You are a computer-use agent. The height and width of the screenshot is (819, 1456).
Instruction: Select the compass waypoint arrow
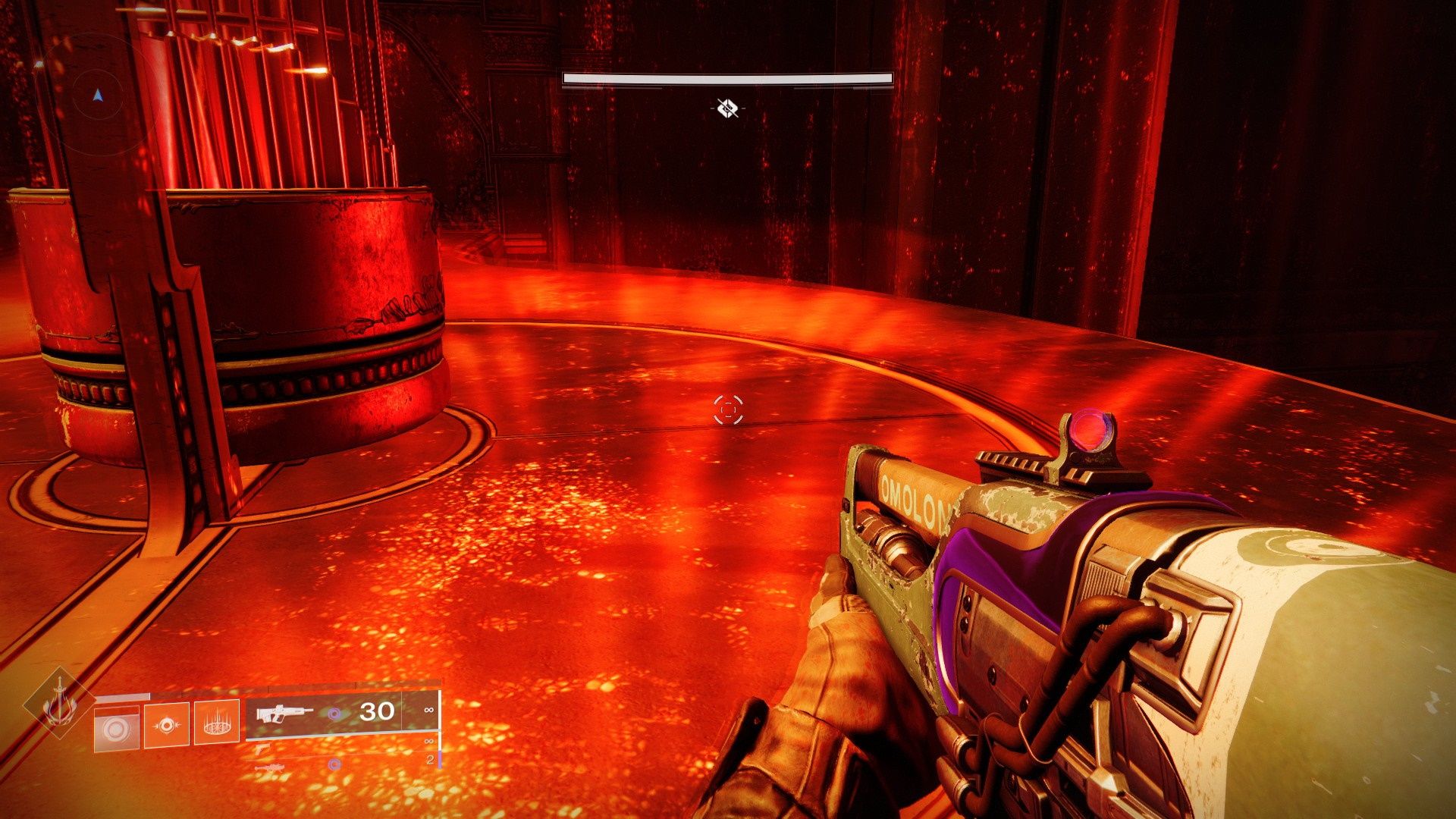(x=96, y=95)
